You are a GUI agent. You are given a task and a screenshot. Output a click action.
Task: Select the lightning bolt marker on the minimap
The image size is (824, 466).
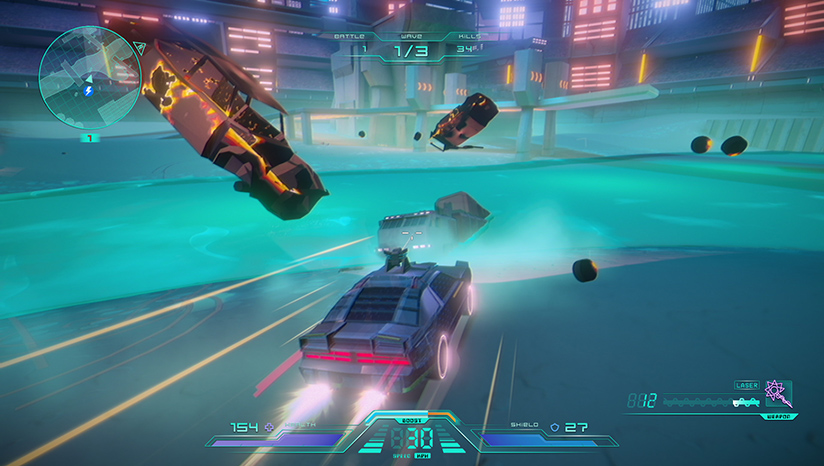(x=89, y=91)
